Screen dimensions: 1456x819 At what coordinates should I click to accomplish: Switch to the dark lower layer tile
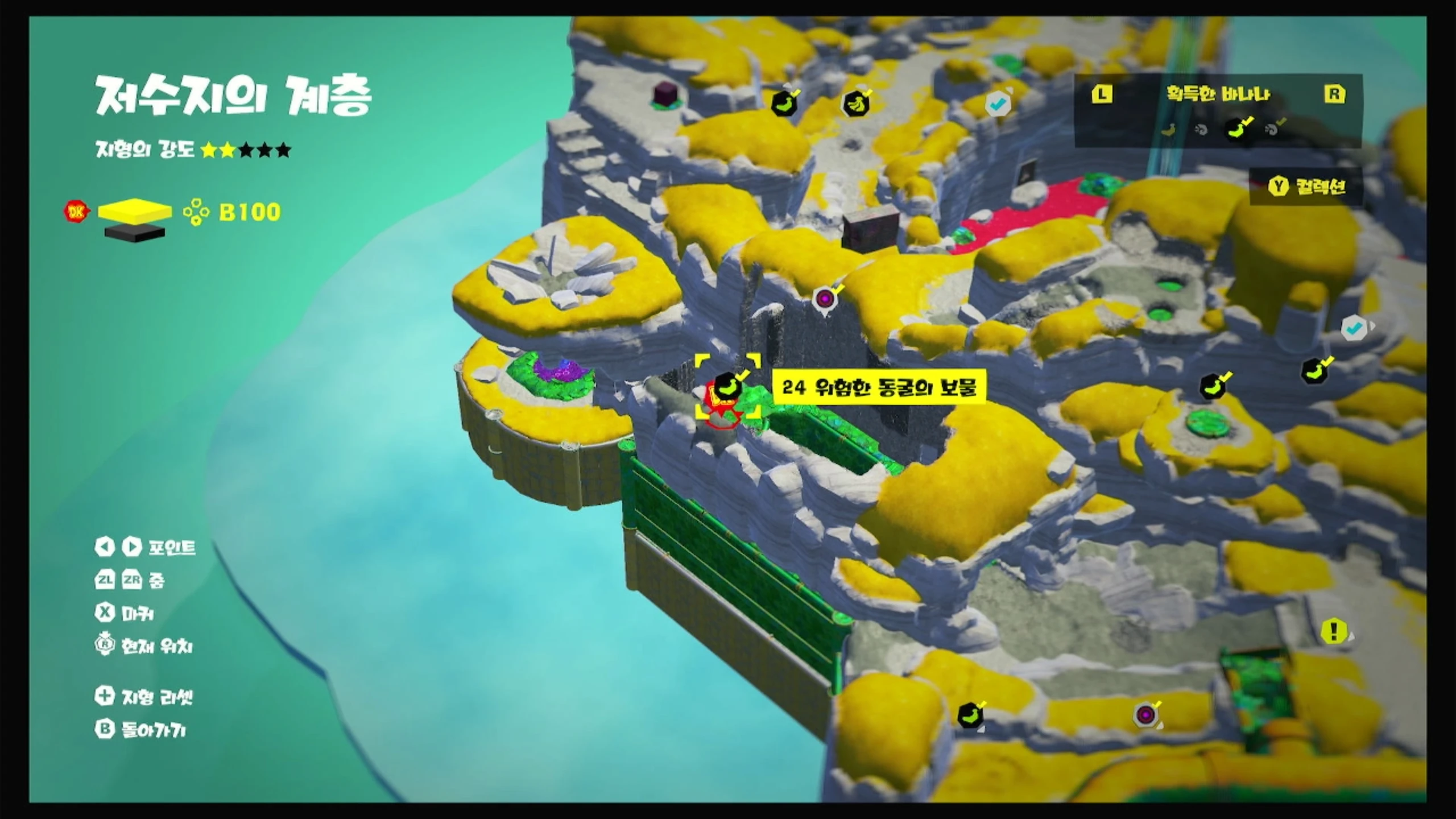[x=135, y=231]
